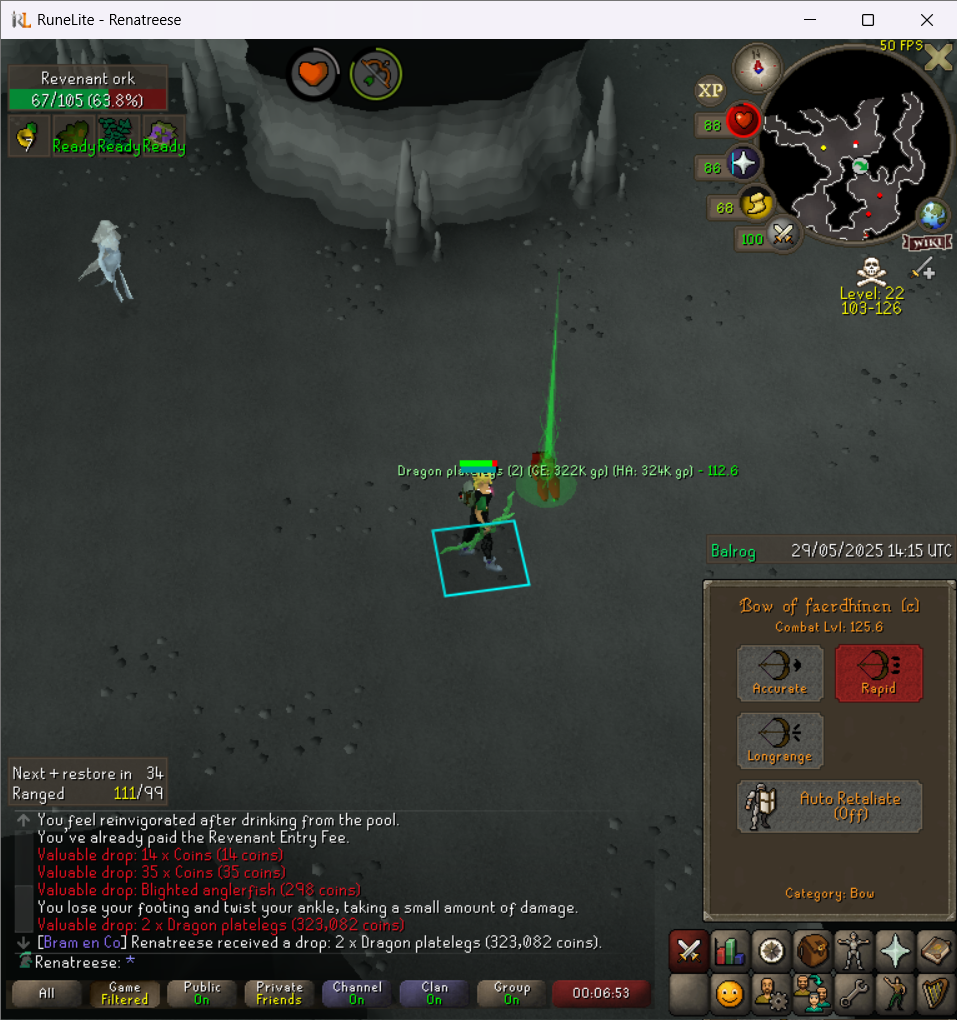Open the Emotes tab smiley face
Viewport: 957px width, 1020px height.
(729, 995)
